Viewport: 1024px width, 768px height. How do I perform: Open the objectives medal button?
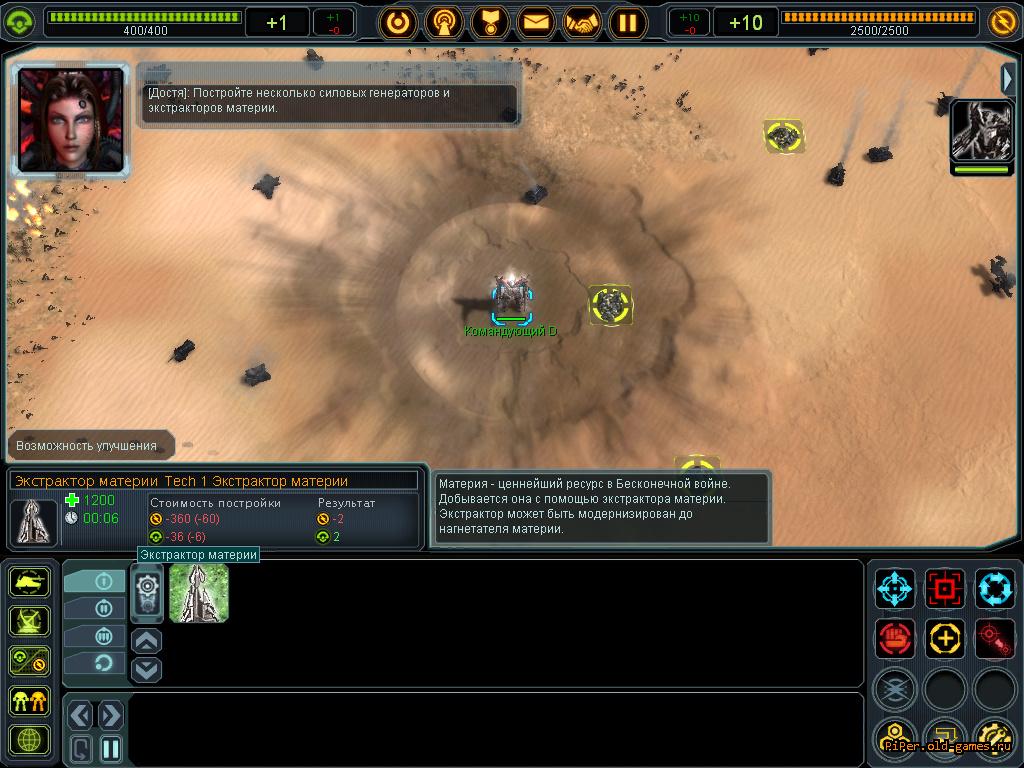click(489, 22)
